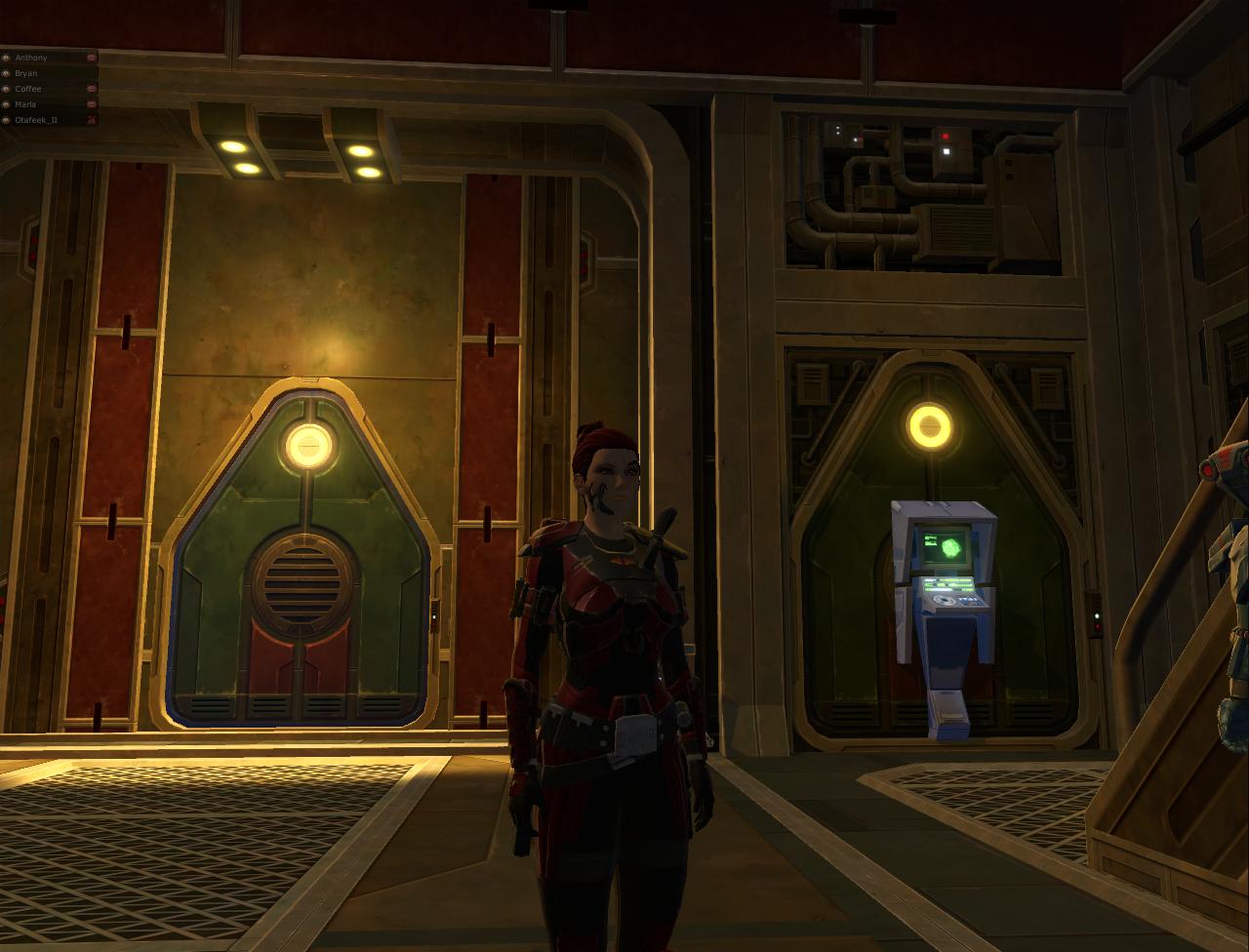Click Maria's avatar icon
This screenshot has width=1249, height=952.
[x=7, y=104]
